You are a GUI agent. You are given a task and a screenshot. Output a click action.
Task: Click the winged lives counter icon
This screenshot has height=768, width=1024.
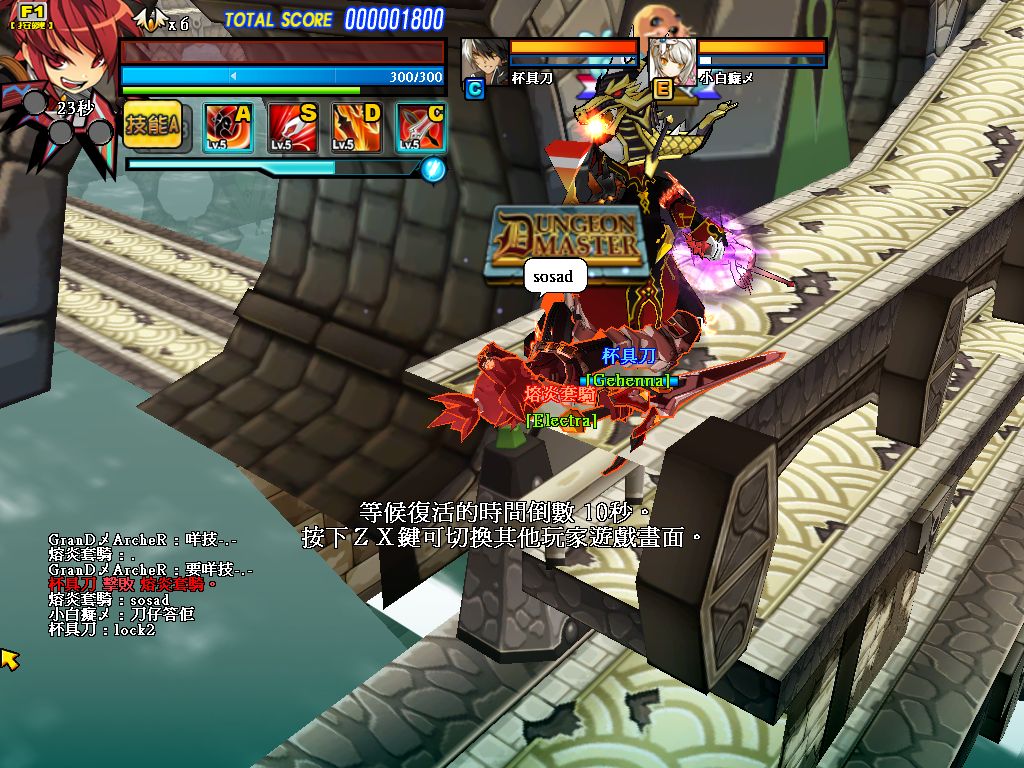click(x=150, y=19)
